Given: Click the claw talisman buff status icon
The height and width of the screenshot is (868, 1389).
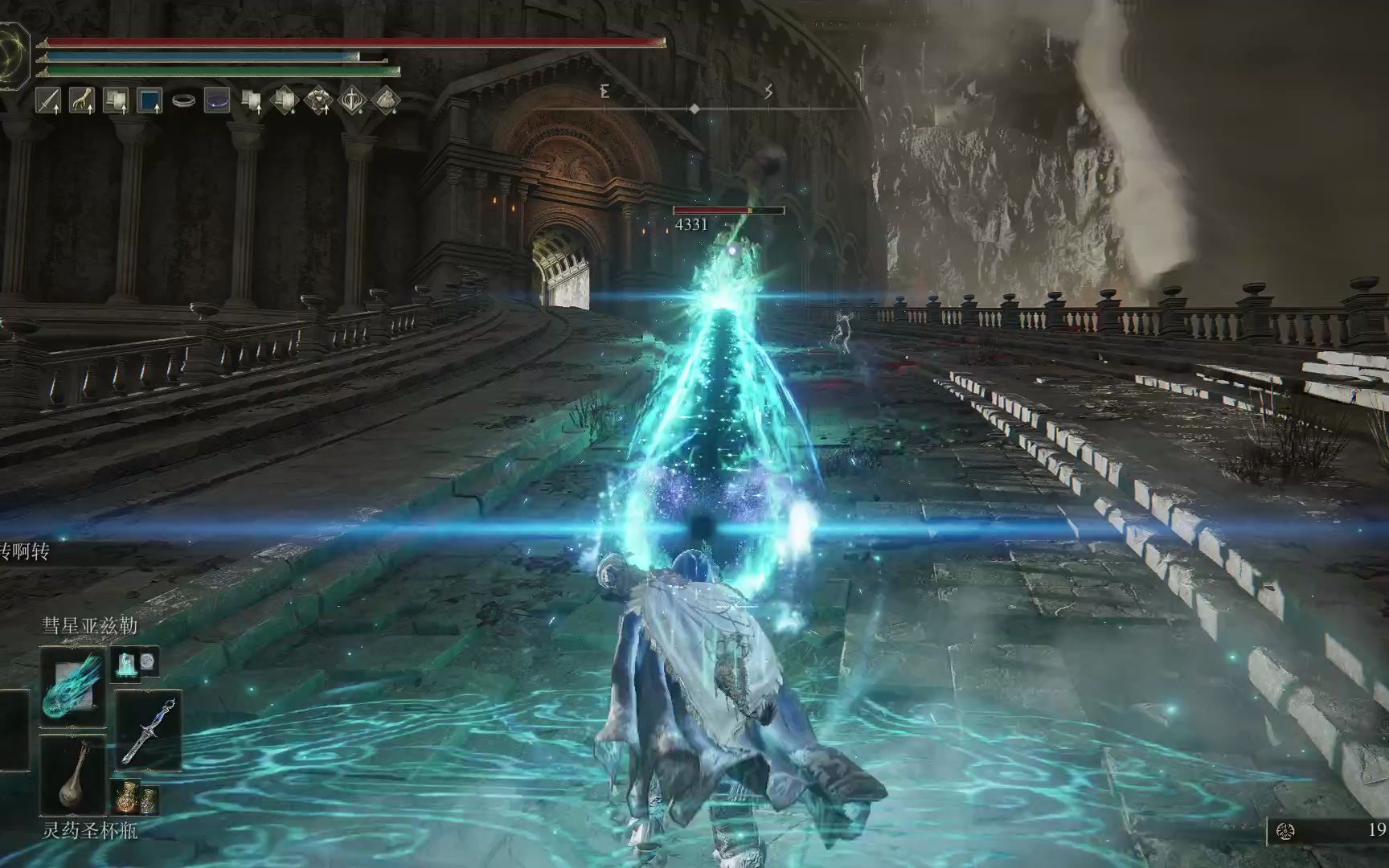Looking at the screenshot, I should click(x=82, y=100).
